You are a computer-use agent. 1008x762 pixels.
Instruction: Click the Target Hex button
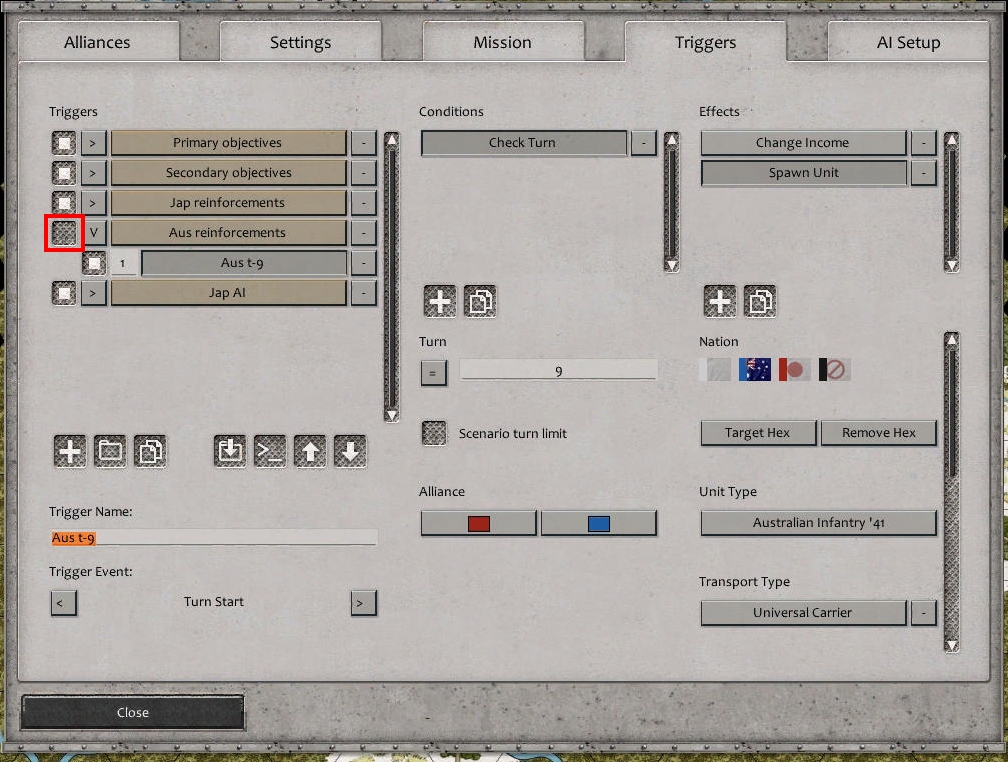(758, 433)
